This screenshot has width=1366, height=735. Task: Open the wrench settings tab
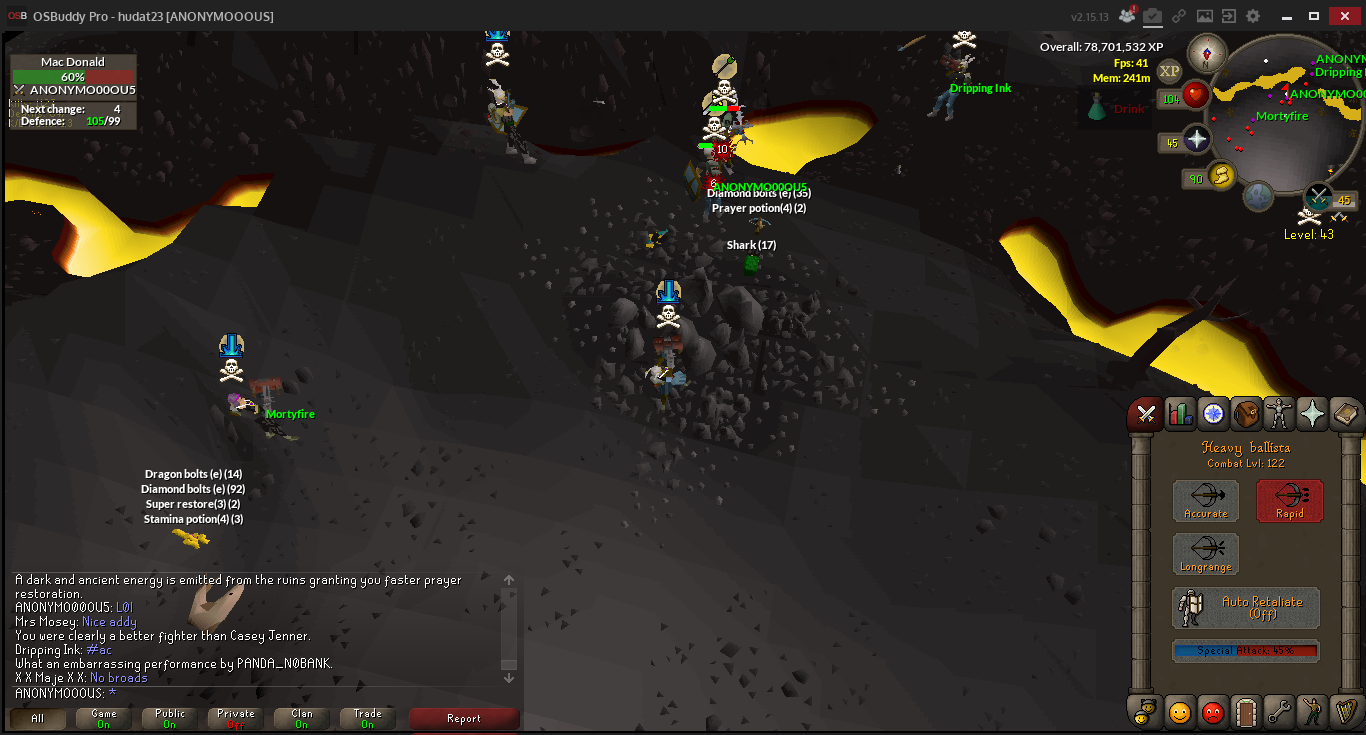(x=1279, y=712)
